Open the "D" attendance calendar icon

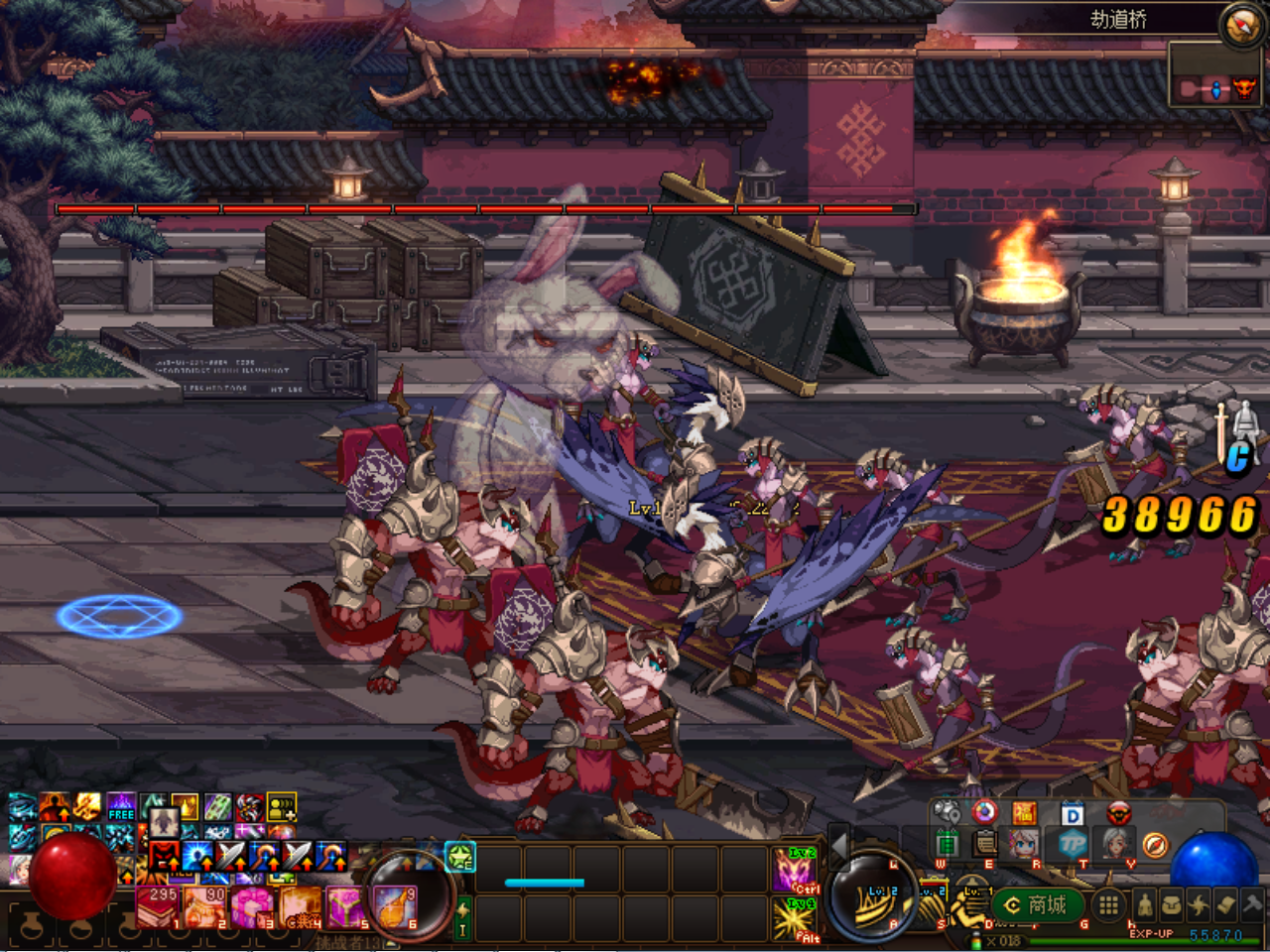(1072, 813)
